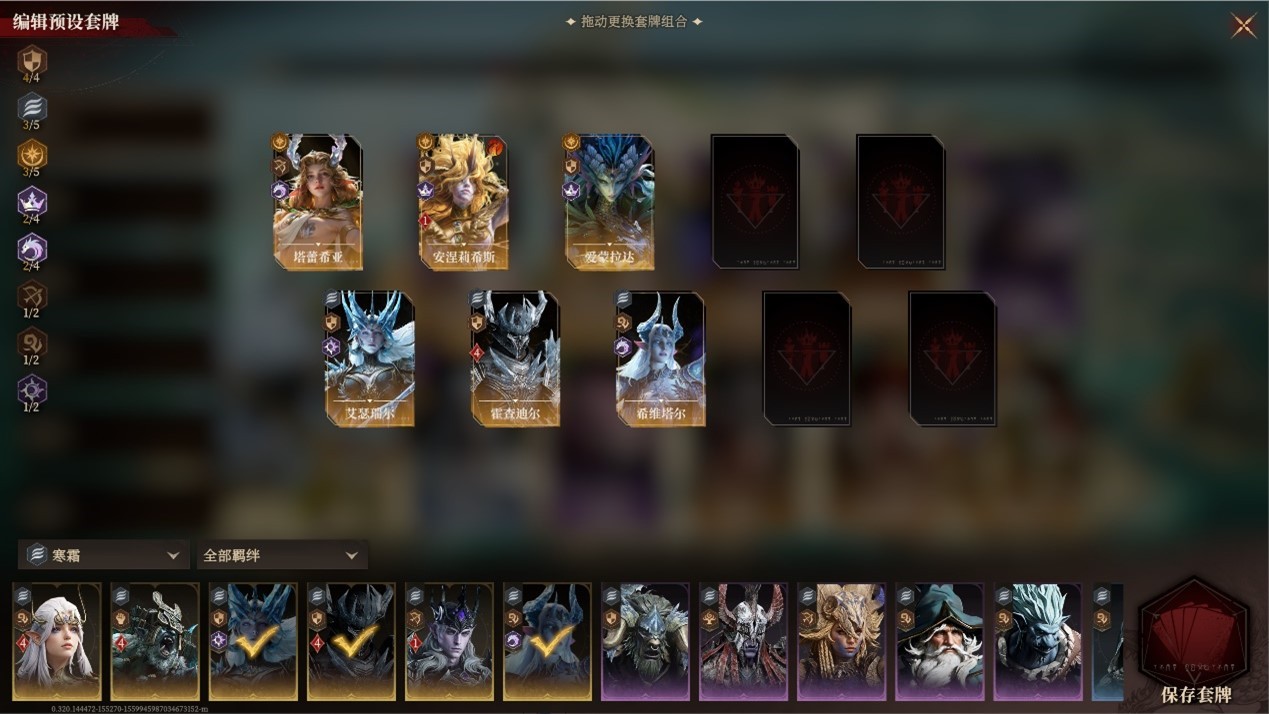Show the shield synergy icon at 4/4
The image size is (1269, 714).
(32, 60)
